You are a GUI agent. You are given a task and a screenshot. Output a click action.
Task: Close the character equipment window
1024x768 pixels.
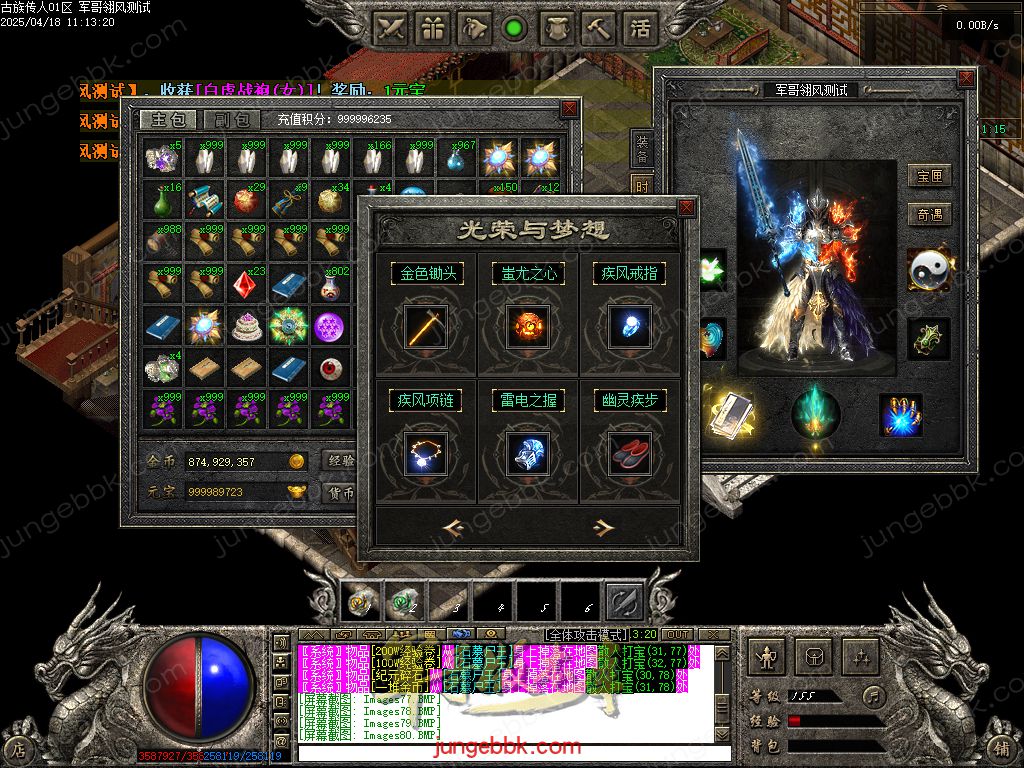coord(965,78)
